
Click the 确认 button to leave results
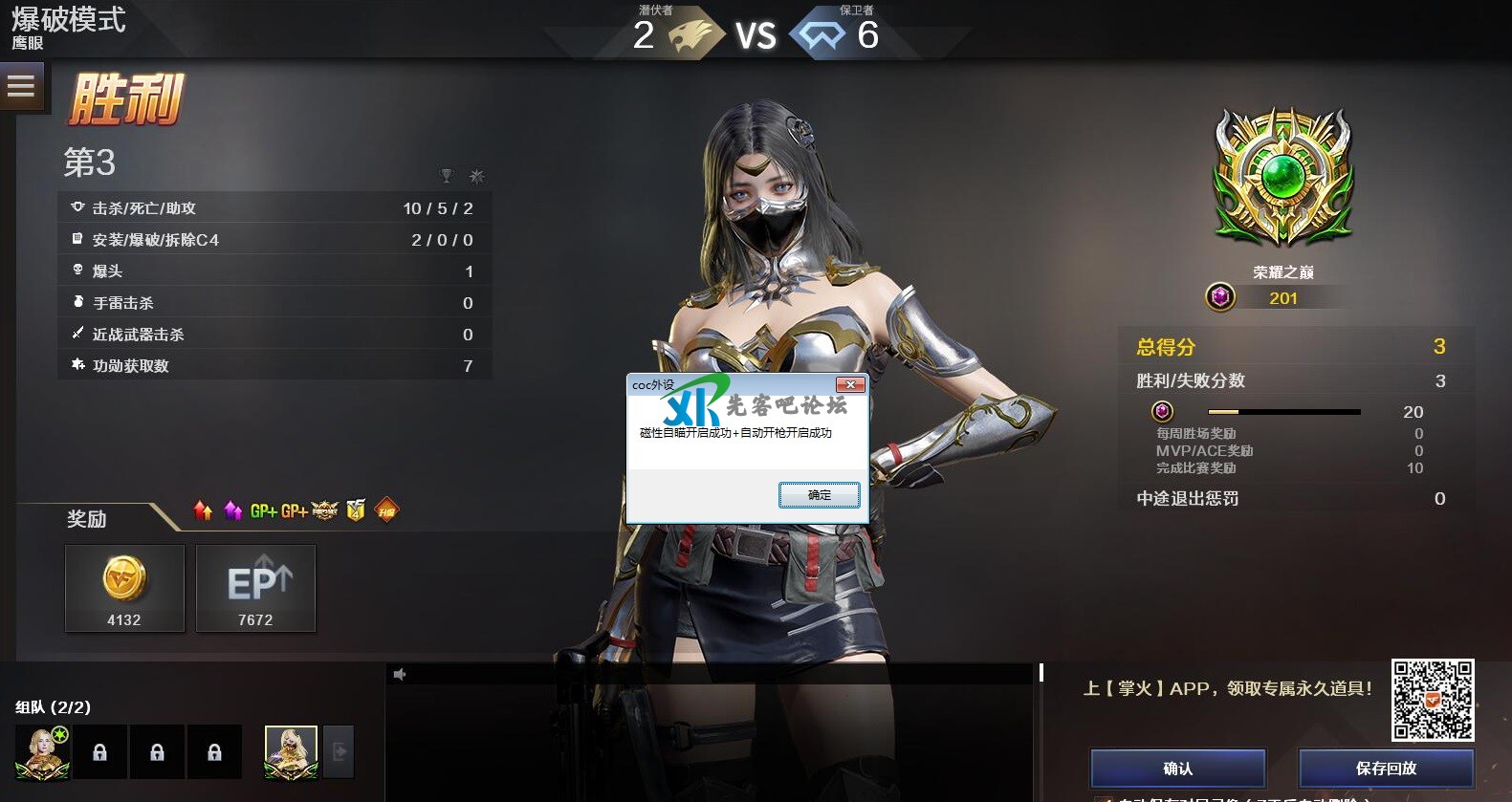[x=1177, y=769]
